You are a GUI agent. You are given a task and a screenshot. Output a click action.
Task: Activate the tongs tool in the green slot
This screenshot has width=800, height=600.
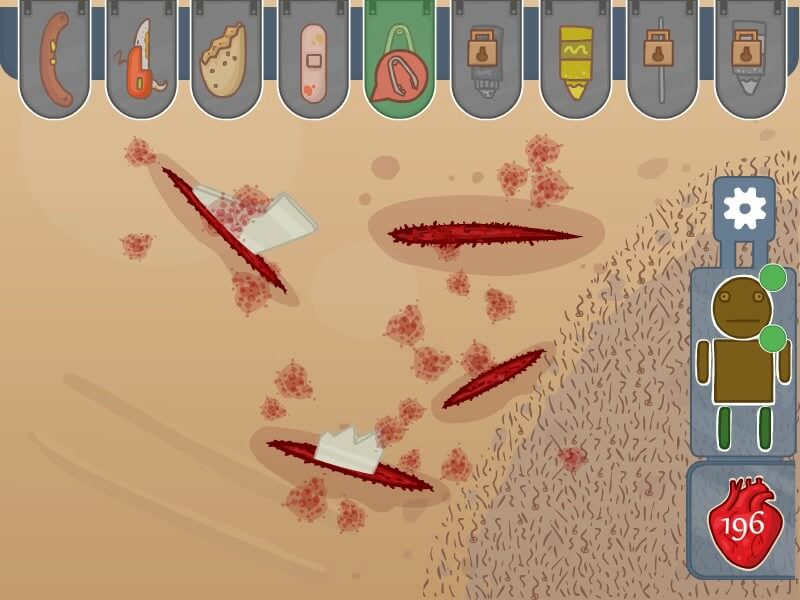[x=399, y=62]
